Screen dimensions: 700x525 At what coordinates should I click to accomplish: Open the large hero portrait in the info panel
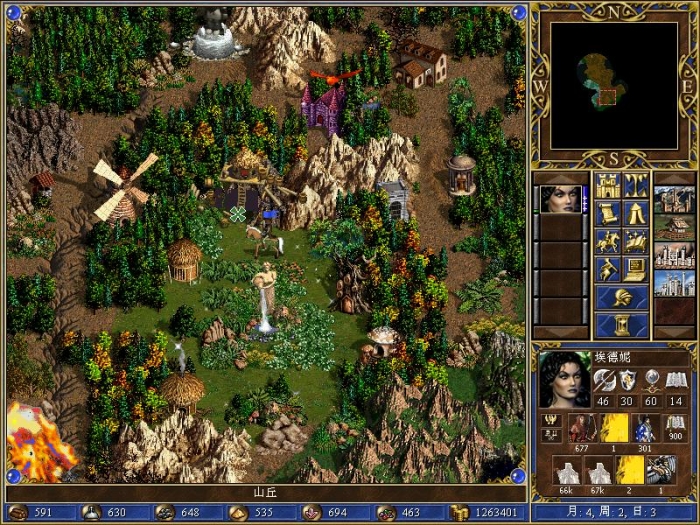[563, 379]
